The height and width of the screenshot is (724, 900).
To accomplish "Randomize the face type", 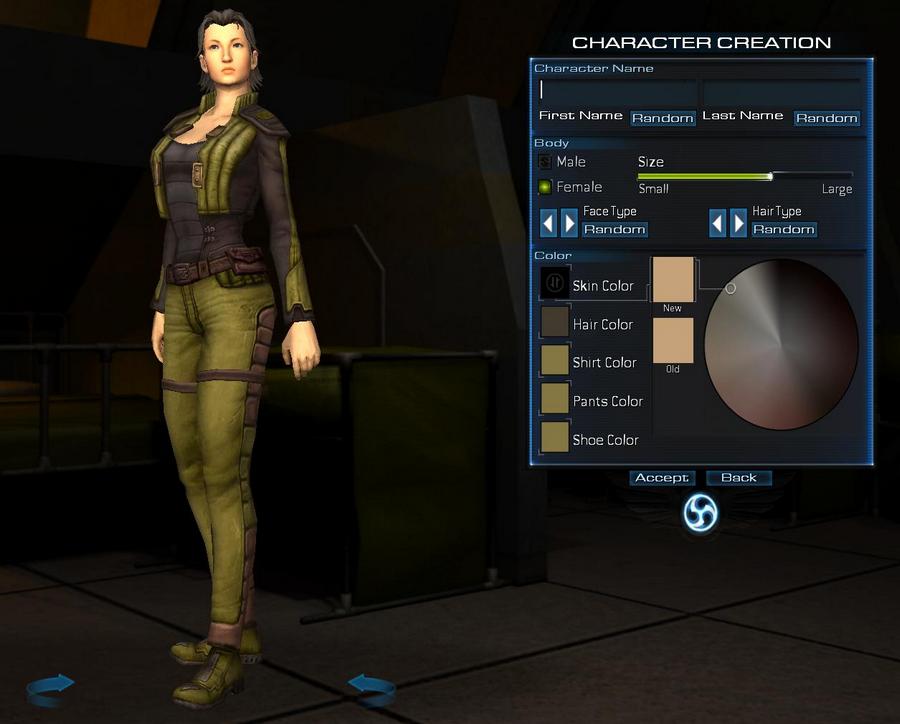I will pyautogui.click(x=614, y=230).
